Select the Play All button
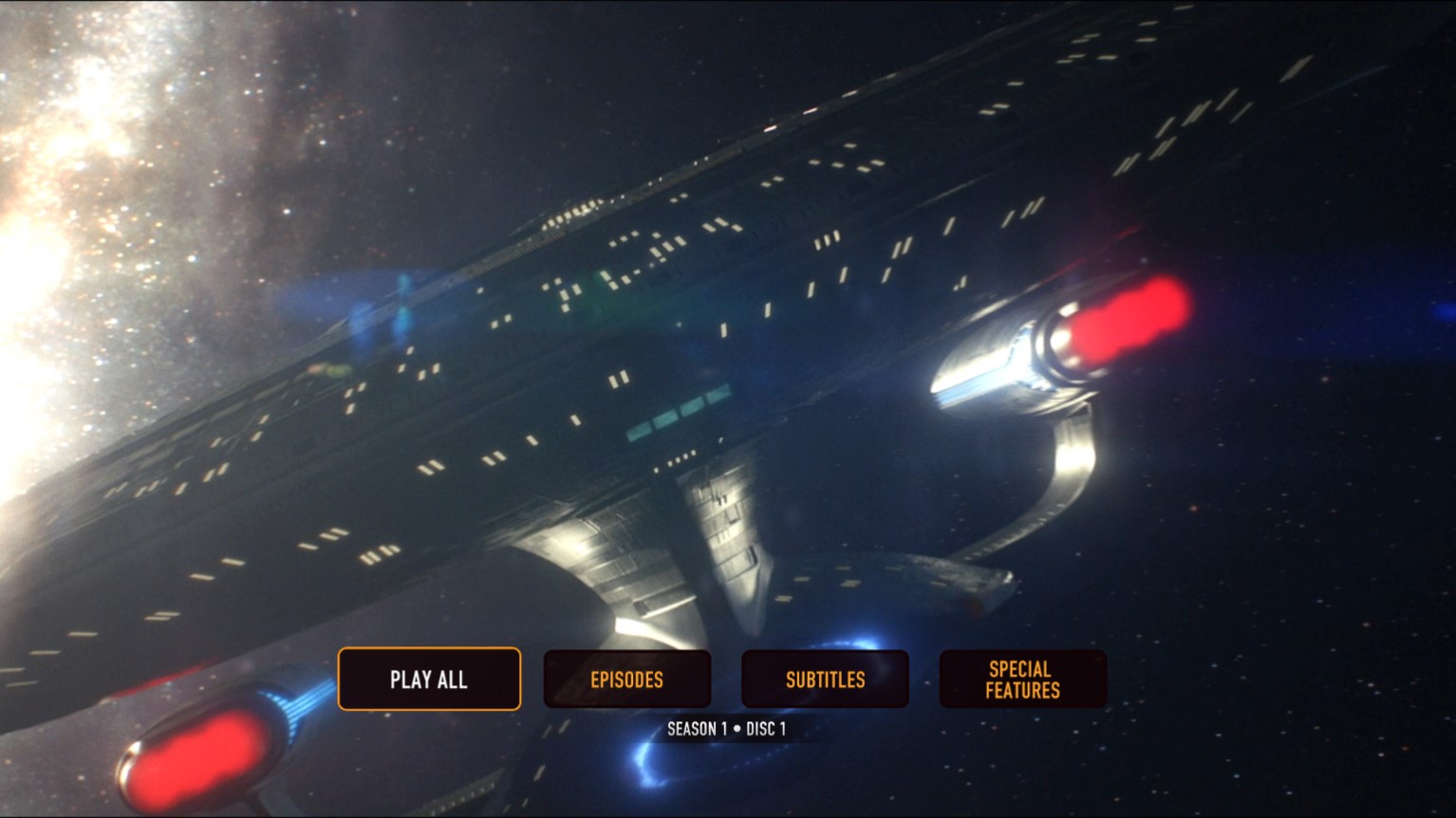The image size is (1456, 818). point(429,679)
